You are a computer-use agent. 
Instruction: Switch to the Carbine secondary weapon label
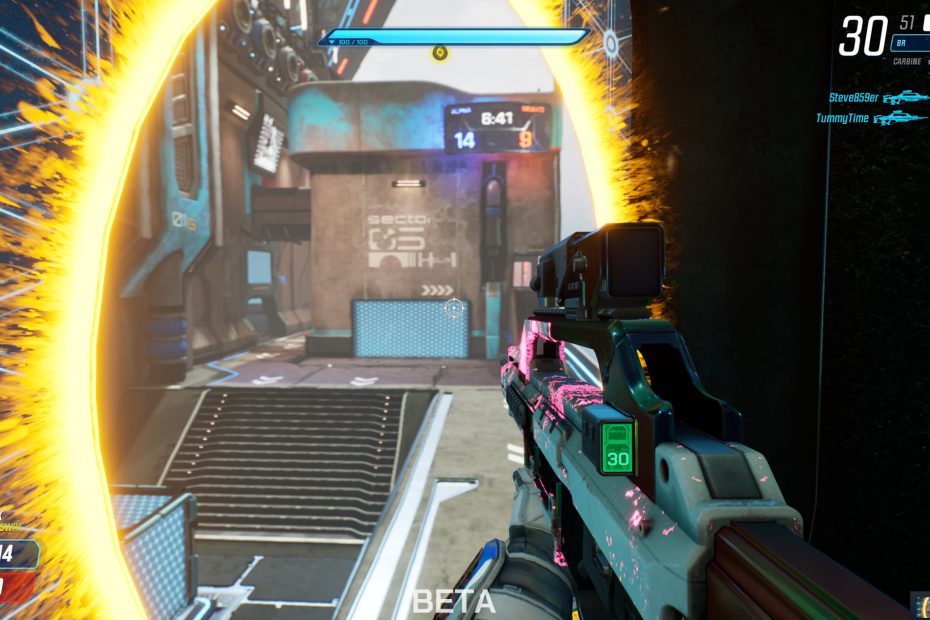[908, 62]
